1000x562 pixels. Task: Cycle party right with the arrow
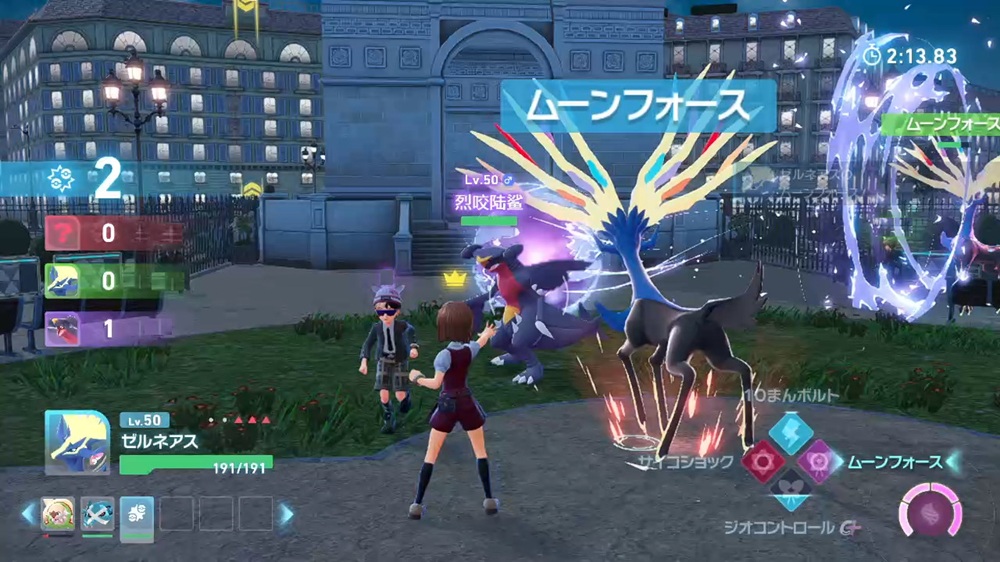286,514
